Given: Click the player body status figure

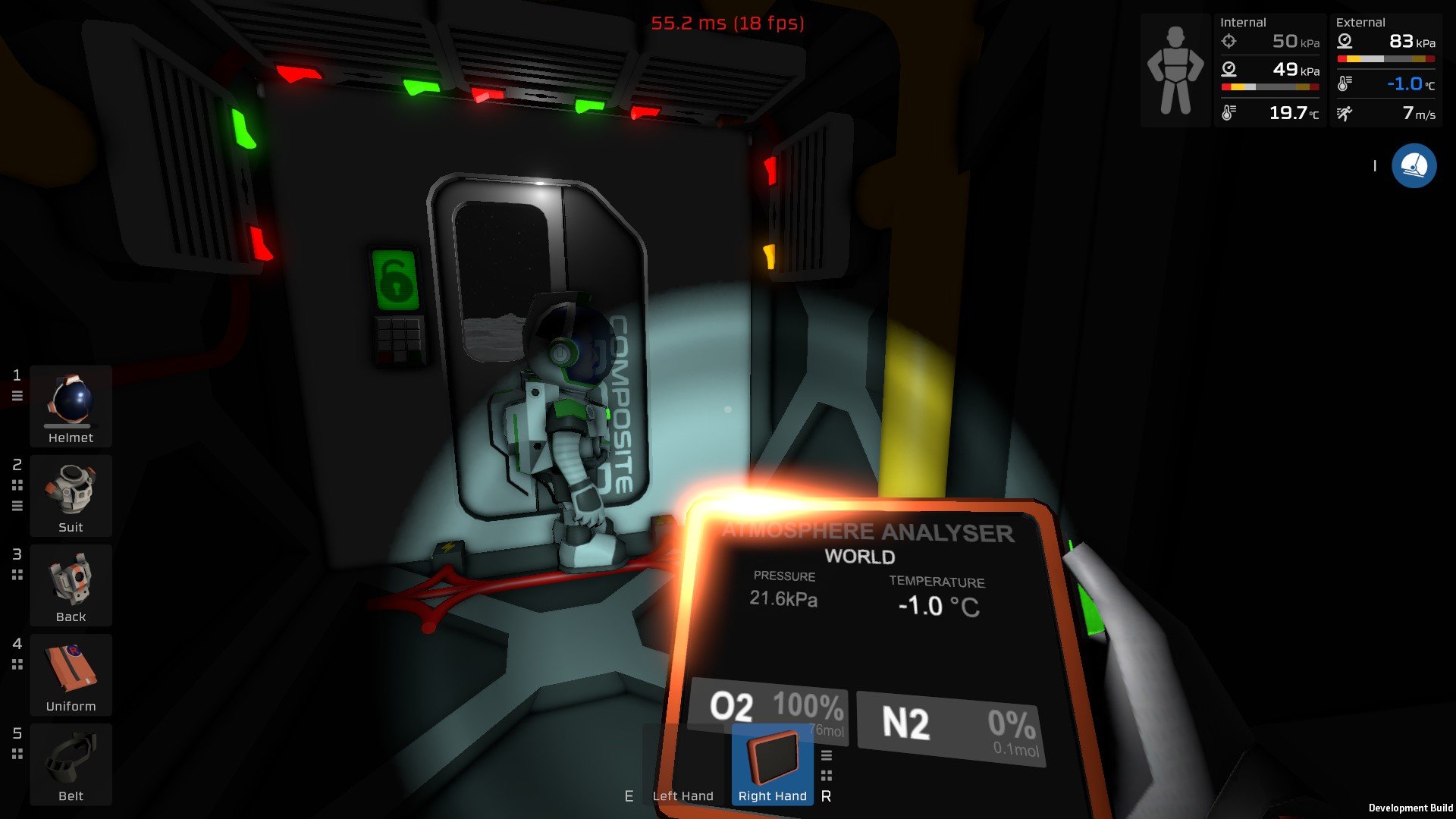Looking at the screenshot, I should coord(1175,71).
